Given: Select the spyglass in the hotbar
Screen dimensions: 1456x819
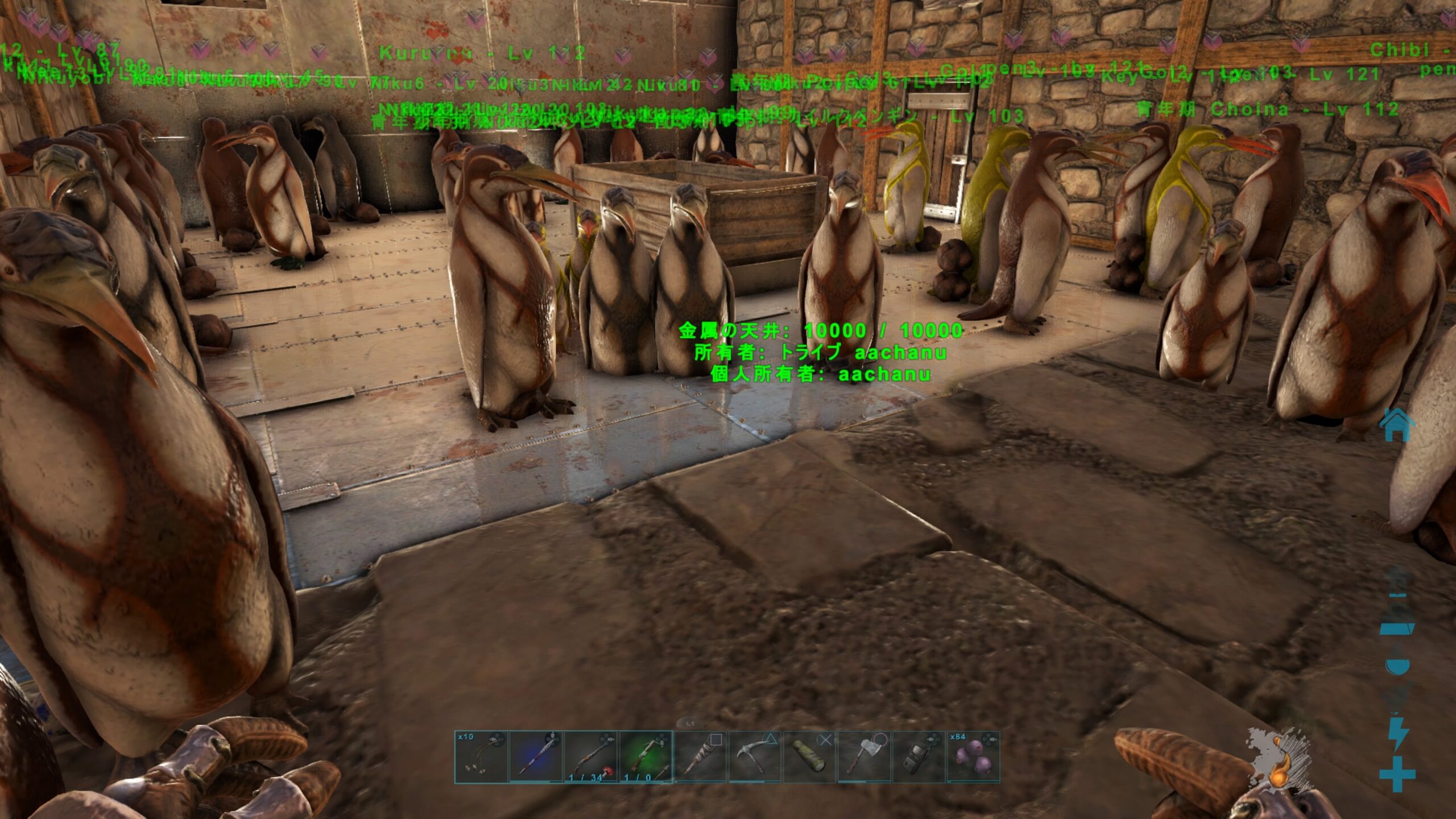Looking at the screenshot, I should point(809,757).
